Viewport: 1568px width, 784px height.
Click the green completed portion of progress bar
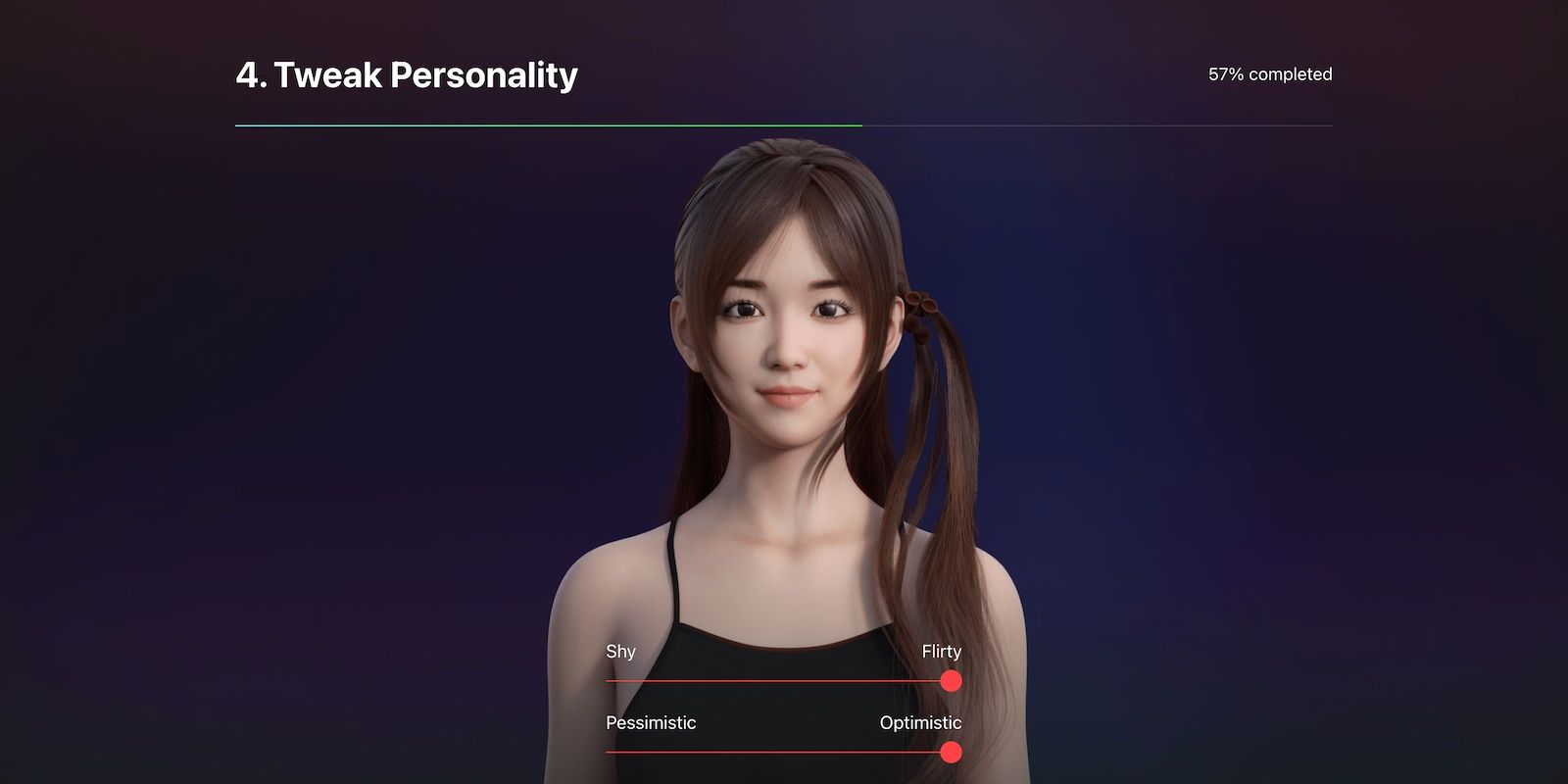tap(549, 124)
